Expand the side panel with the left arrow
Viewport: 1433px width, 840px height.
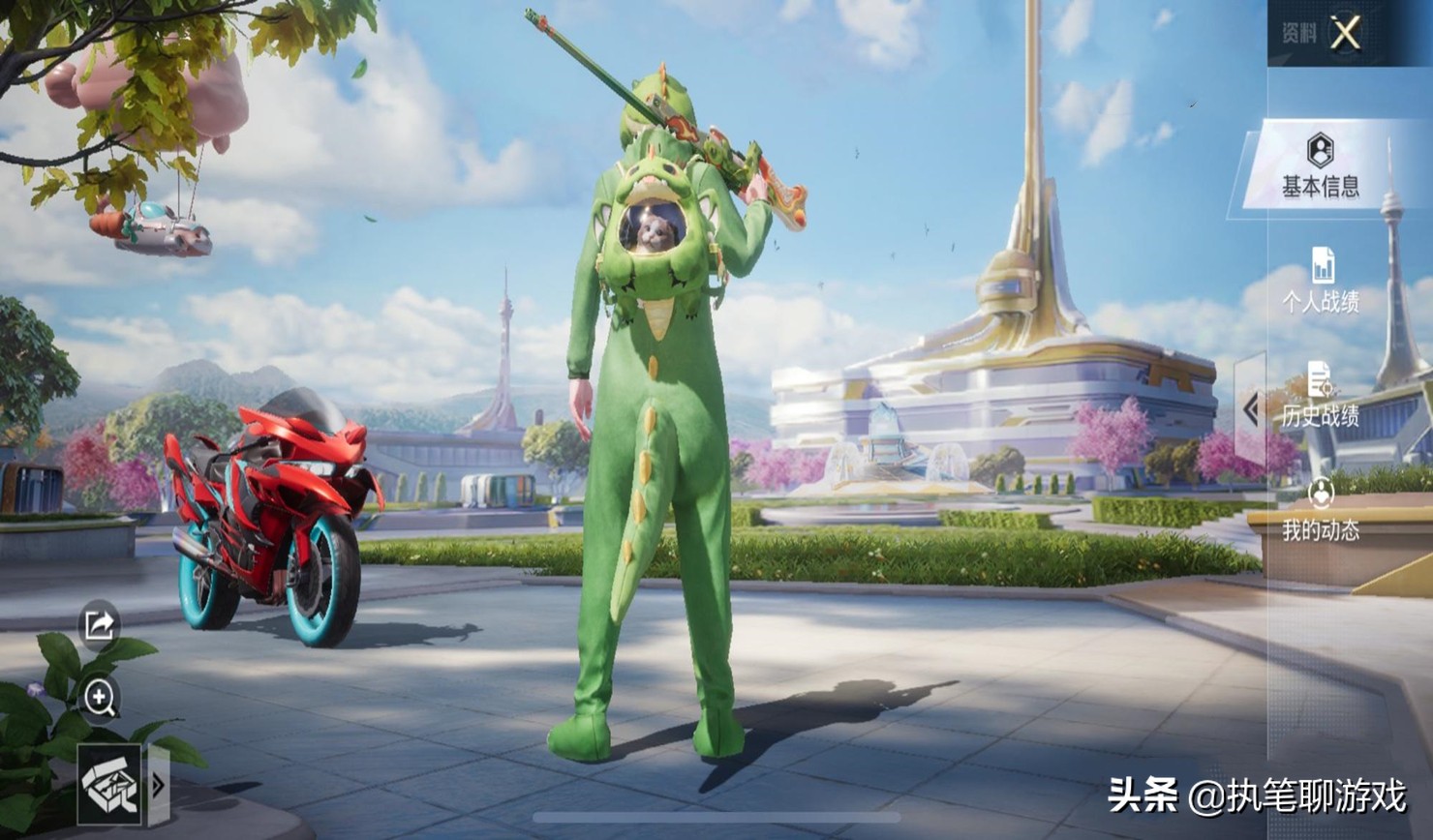point(1251,409)
